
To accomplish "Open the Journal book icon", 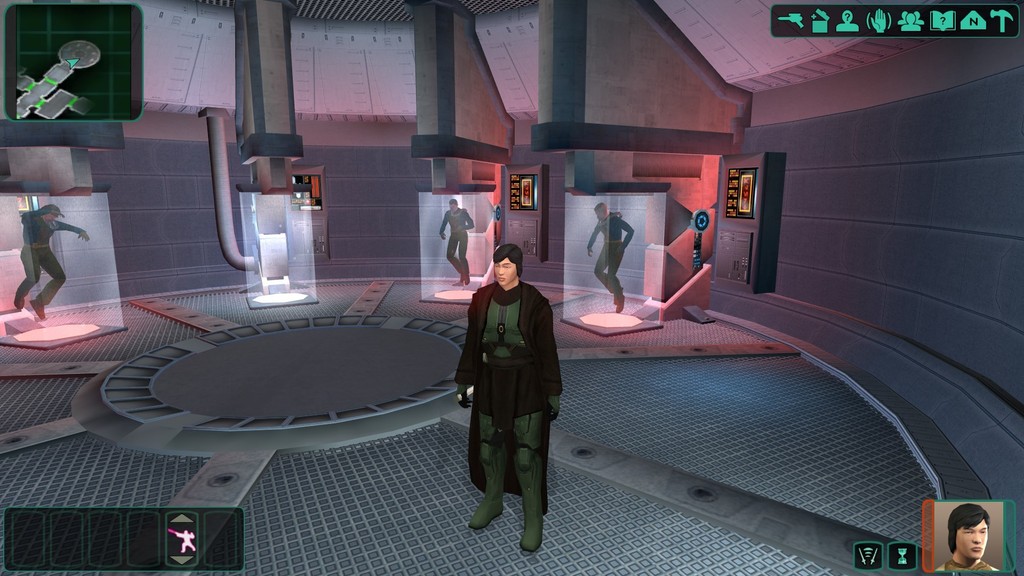I will coord(941,21).
